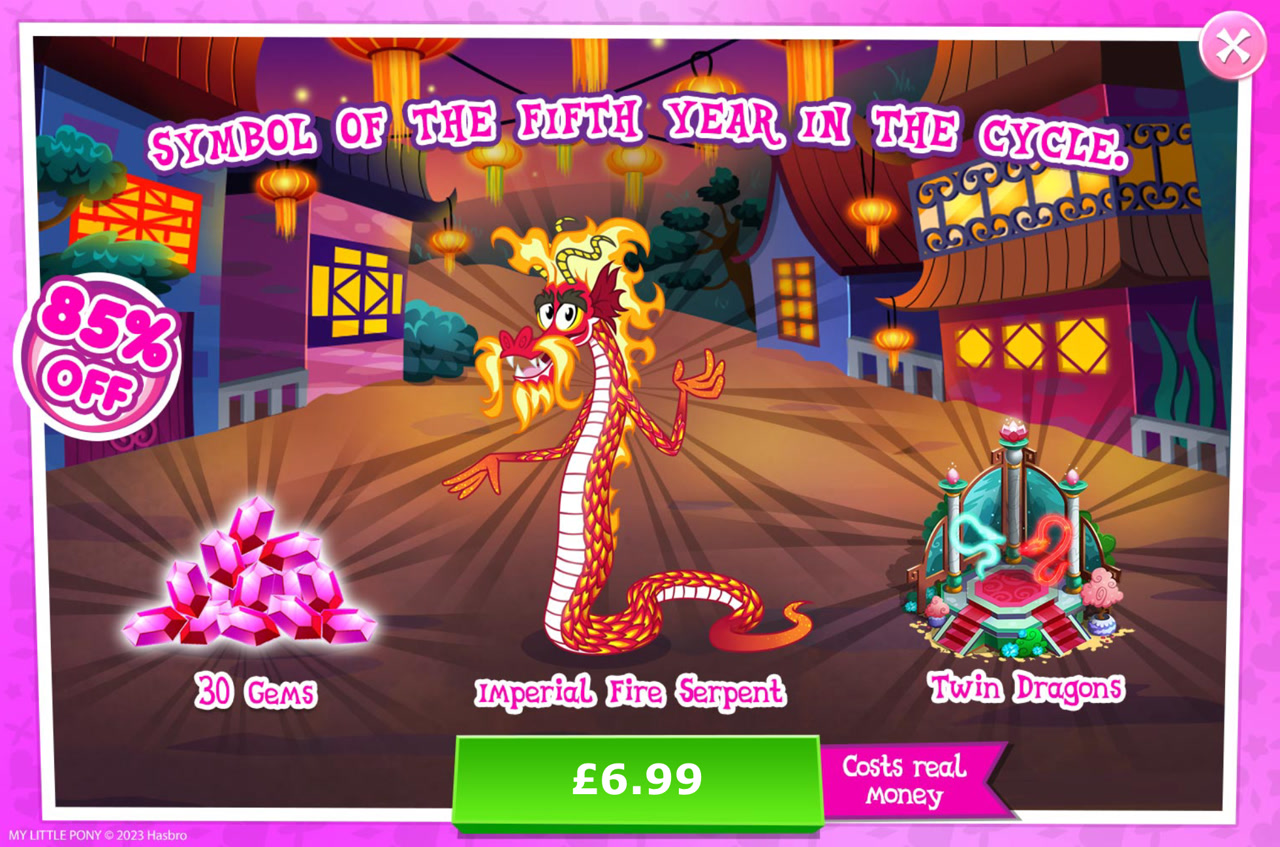The height and width of the screenshot is (847, 1280).
Task: Tap the lotus crystal atop Twin Dragons
Action: coord(1014,435)
